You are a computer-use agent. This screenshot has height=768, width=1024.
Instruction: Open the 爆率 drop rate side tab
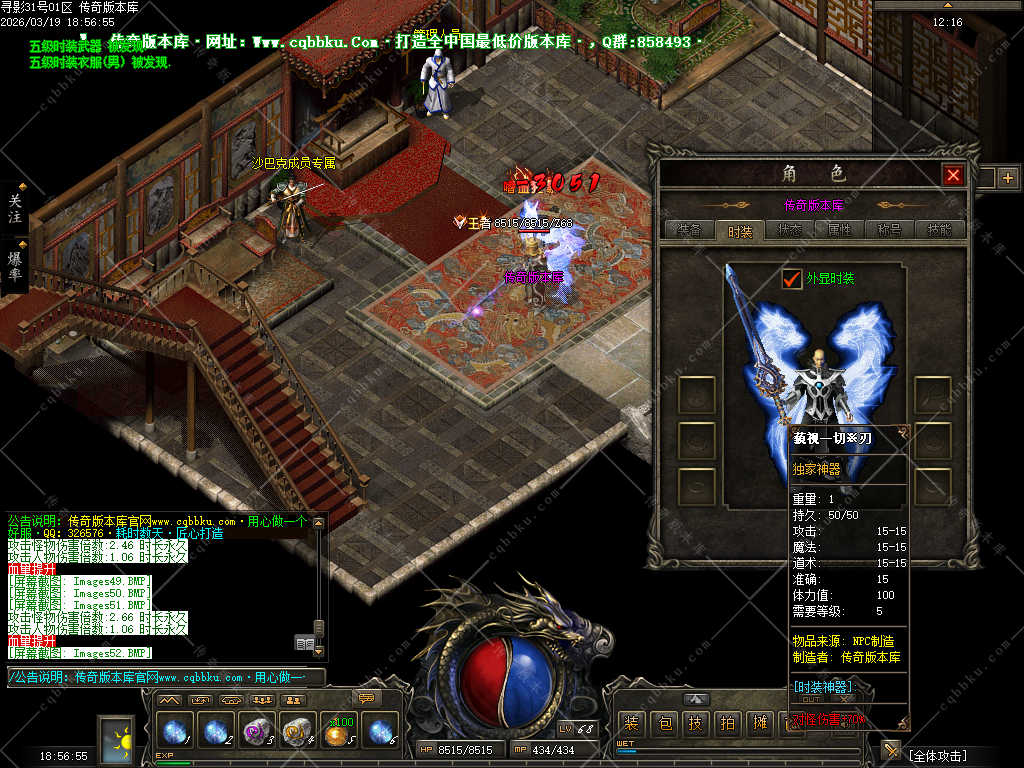coord(15,266)
